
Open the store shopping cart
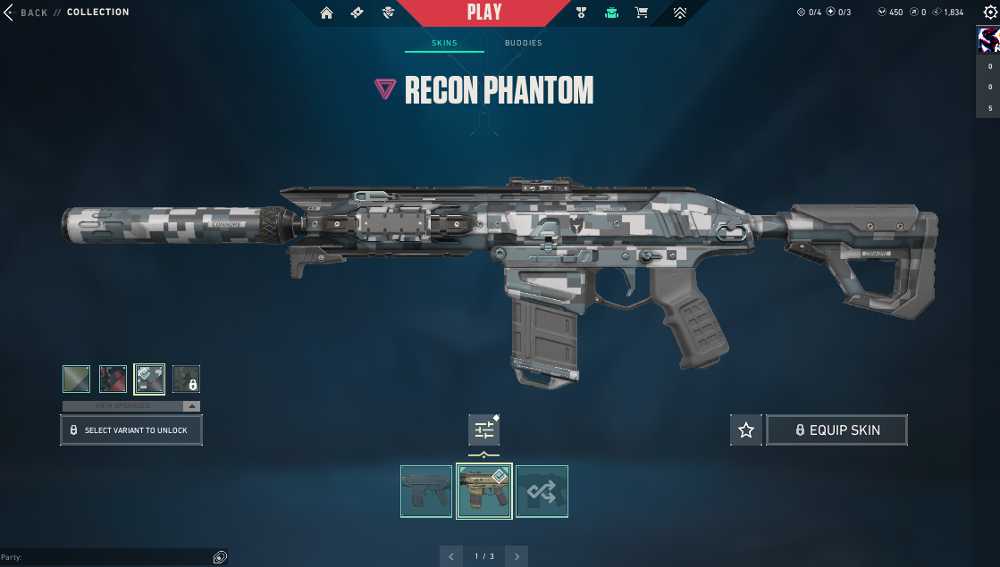(x=642, y=13)
